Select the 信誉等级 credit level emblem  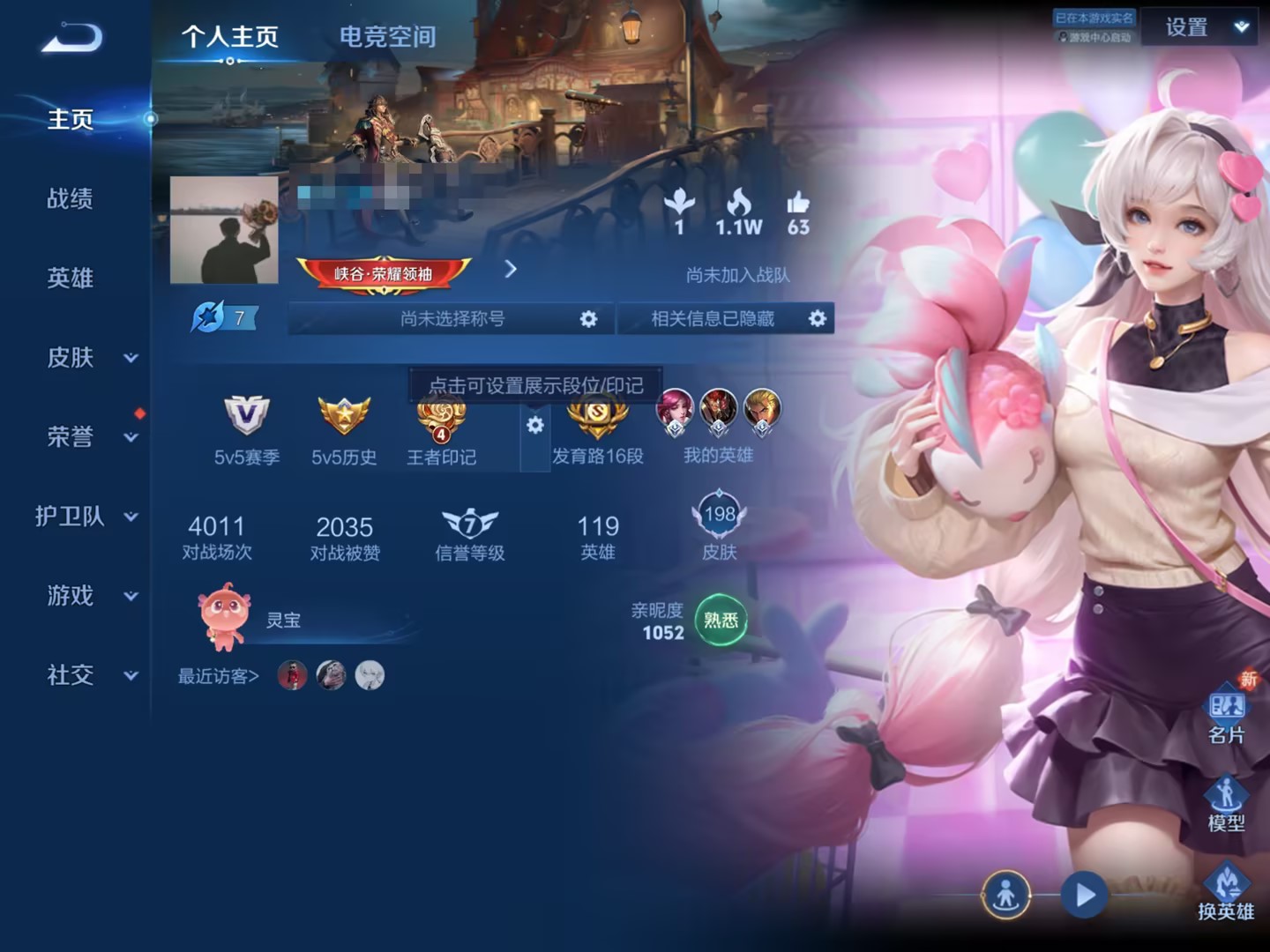point(470,524)
